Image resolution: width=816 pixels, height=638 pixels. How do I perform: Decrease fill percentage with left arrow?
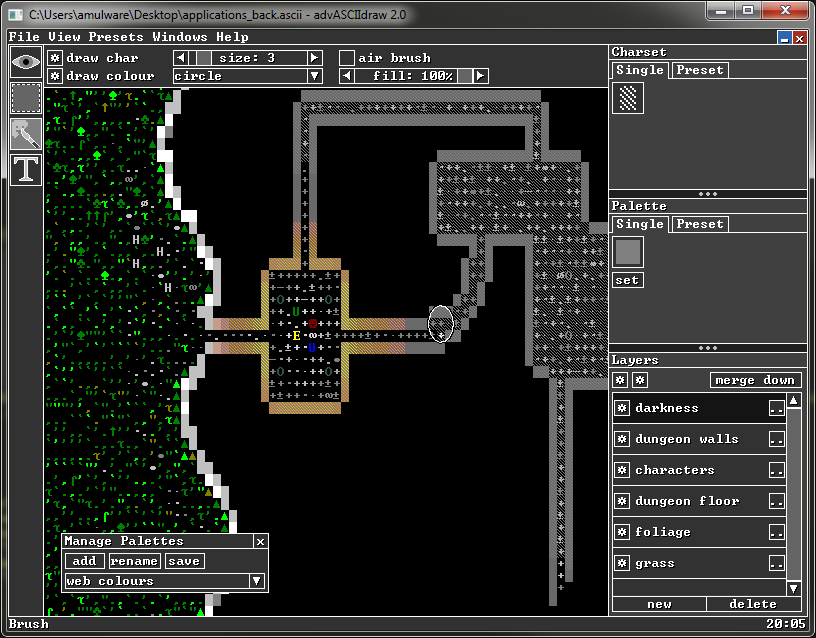click(x=347, y=76)
